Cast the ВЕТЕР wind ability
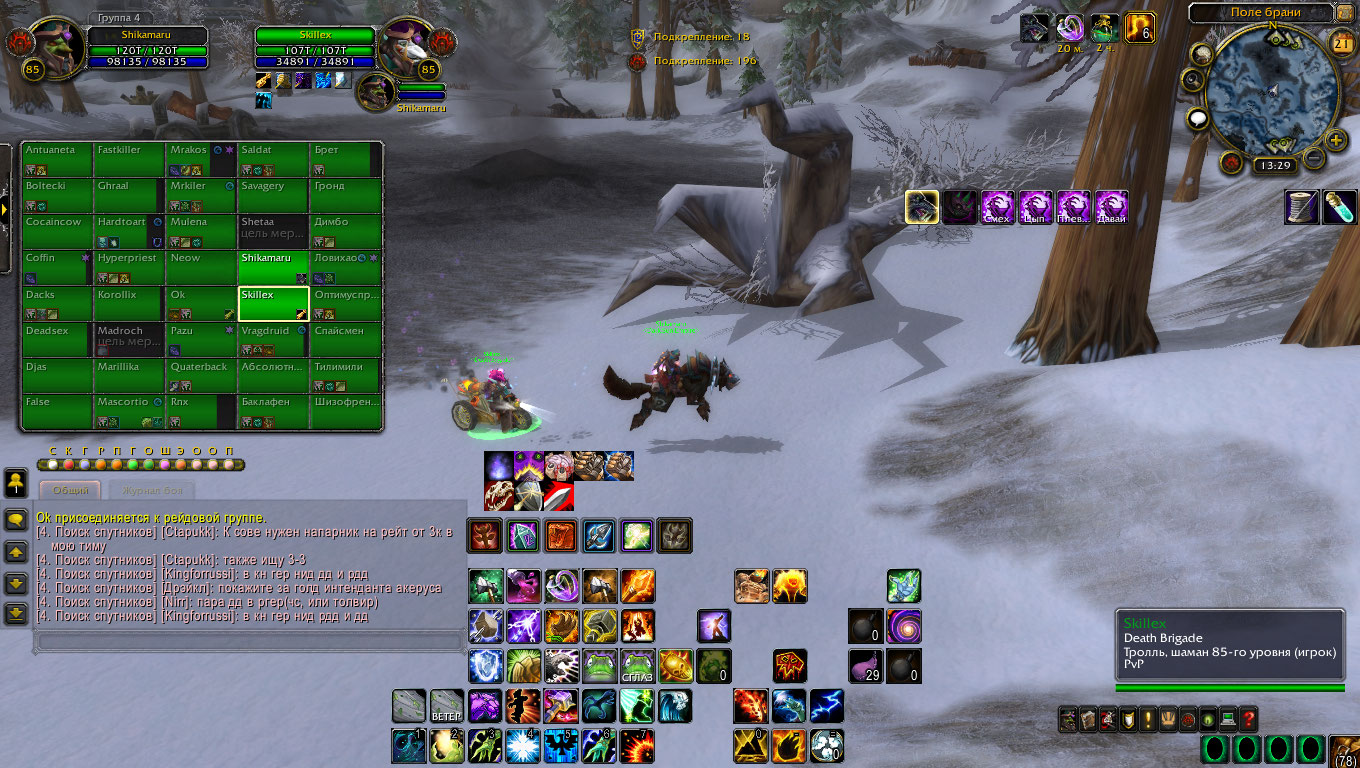Image resolution: width=1360 pixels, height=768 pixels. [446, 706]
